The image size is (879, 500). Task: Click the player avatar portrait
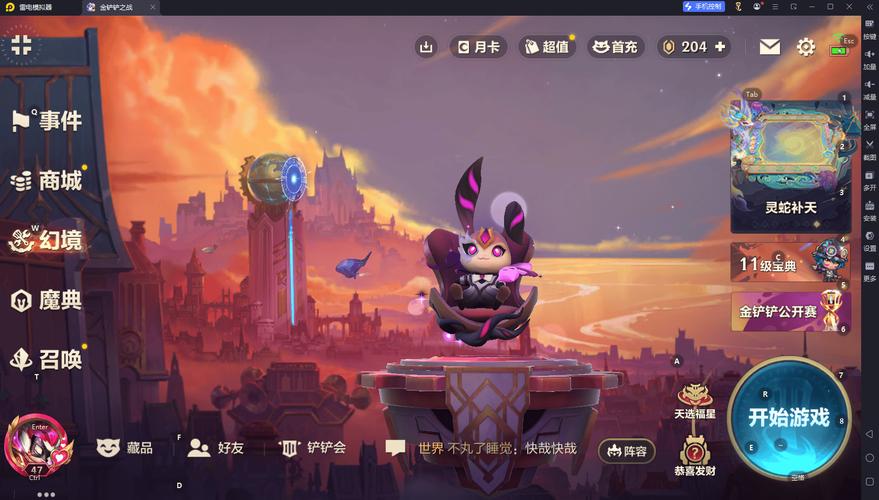pyautogui.click(x=39, y=449)
